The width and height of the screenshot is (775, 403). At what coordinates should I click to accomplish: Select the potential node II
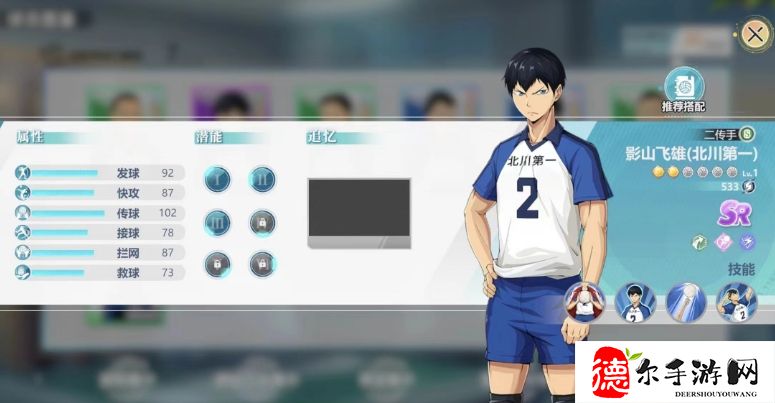[262, 178]
